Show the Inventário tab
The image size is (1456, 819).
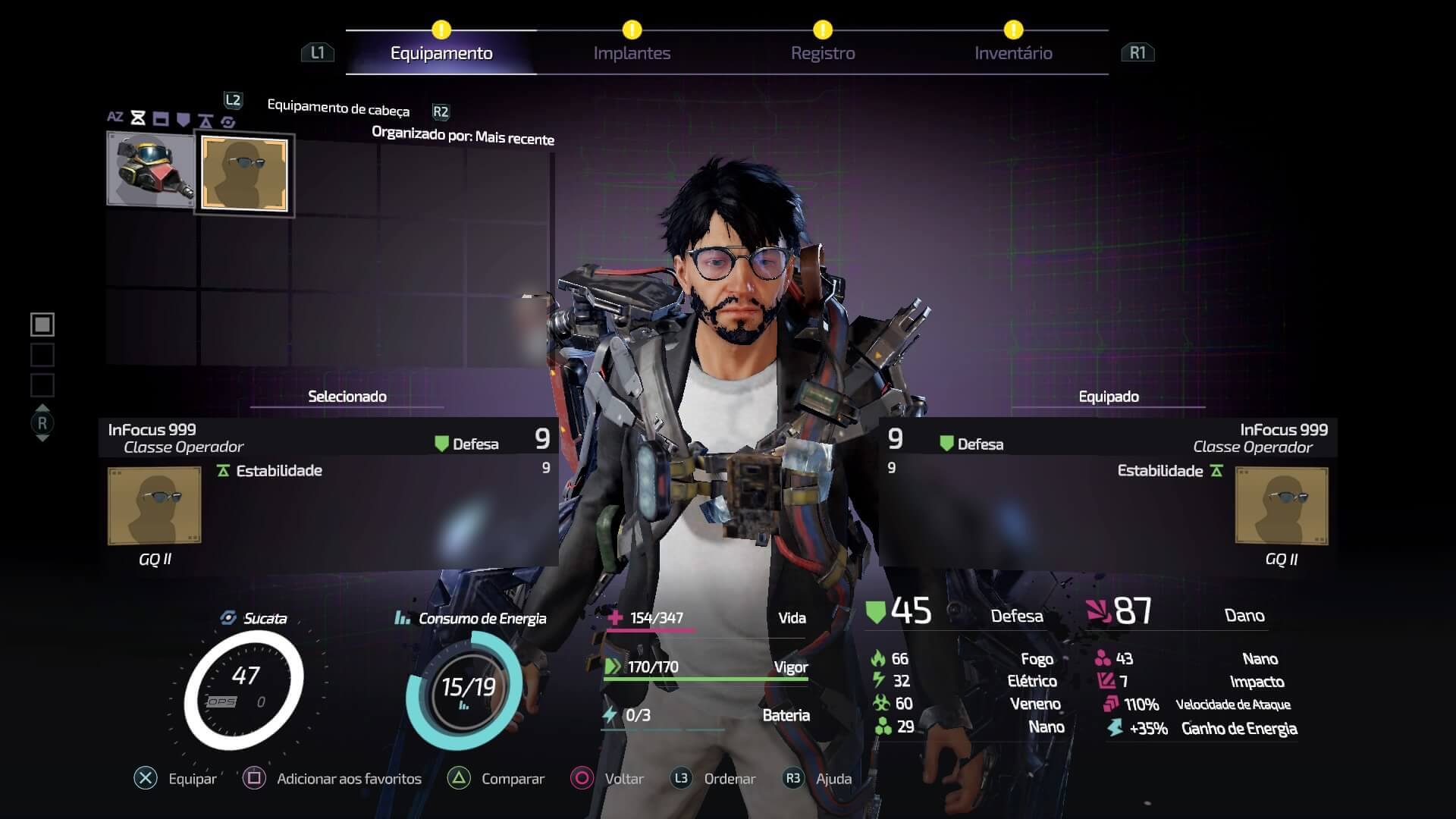tap(1013, 53)
